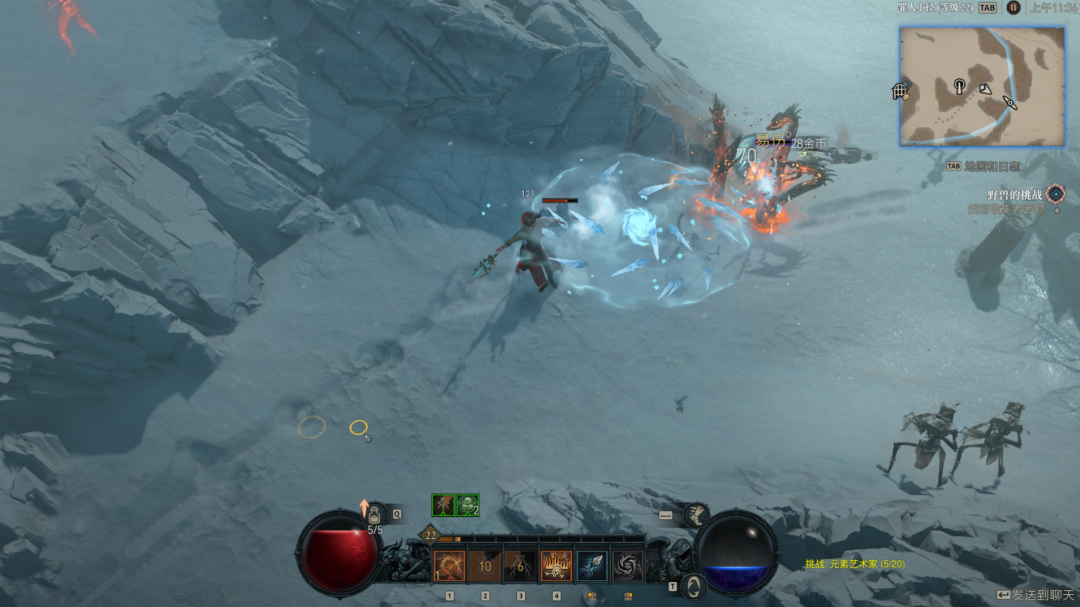Activate the golden serpent skill in slot 1

[449, 566]
